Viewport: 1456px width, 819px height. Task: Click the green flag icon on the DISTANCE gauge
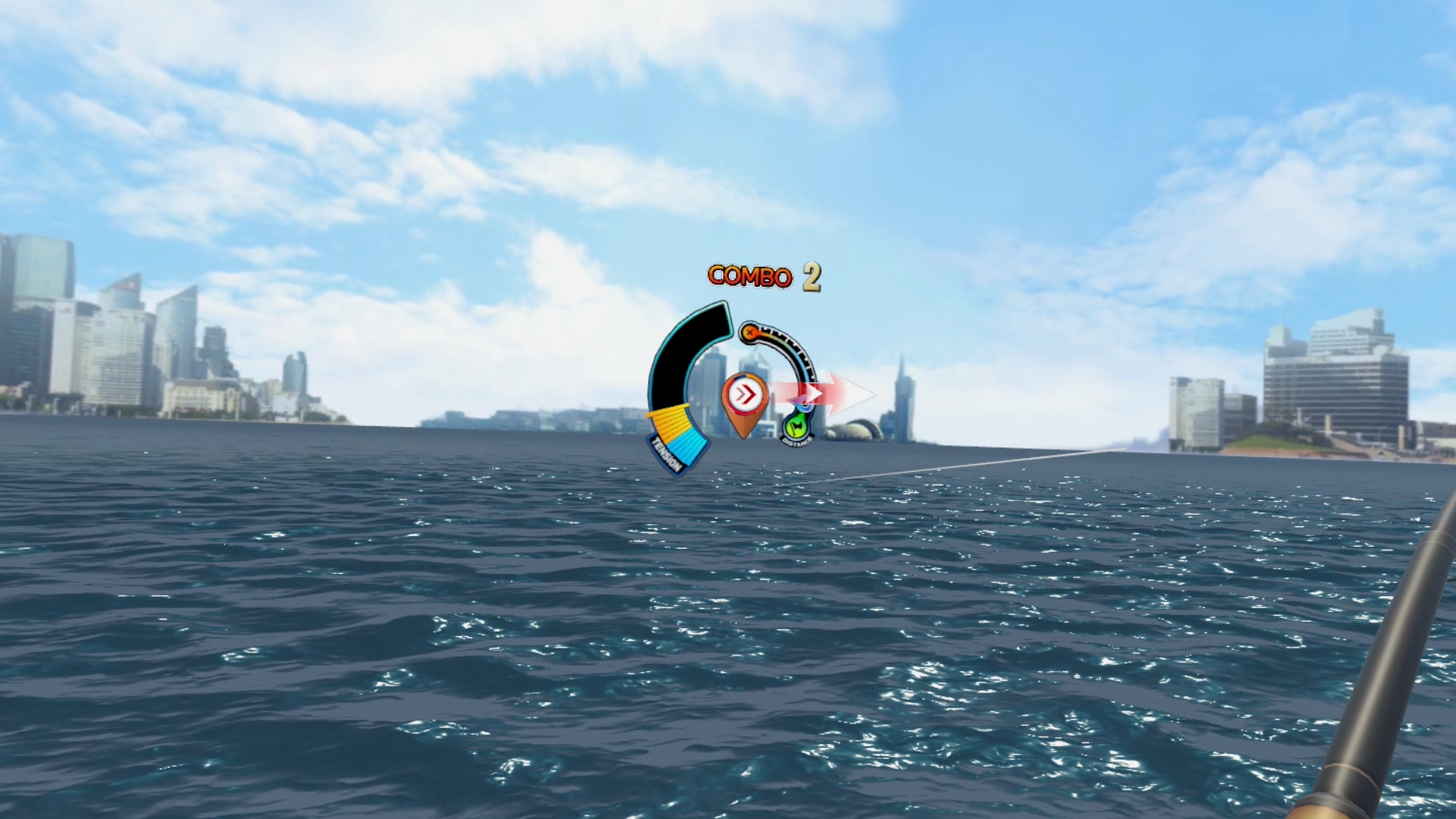[x=796, y=426]
